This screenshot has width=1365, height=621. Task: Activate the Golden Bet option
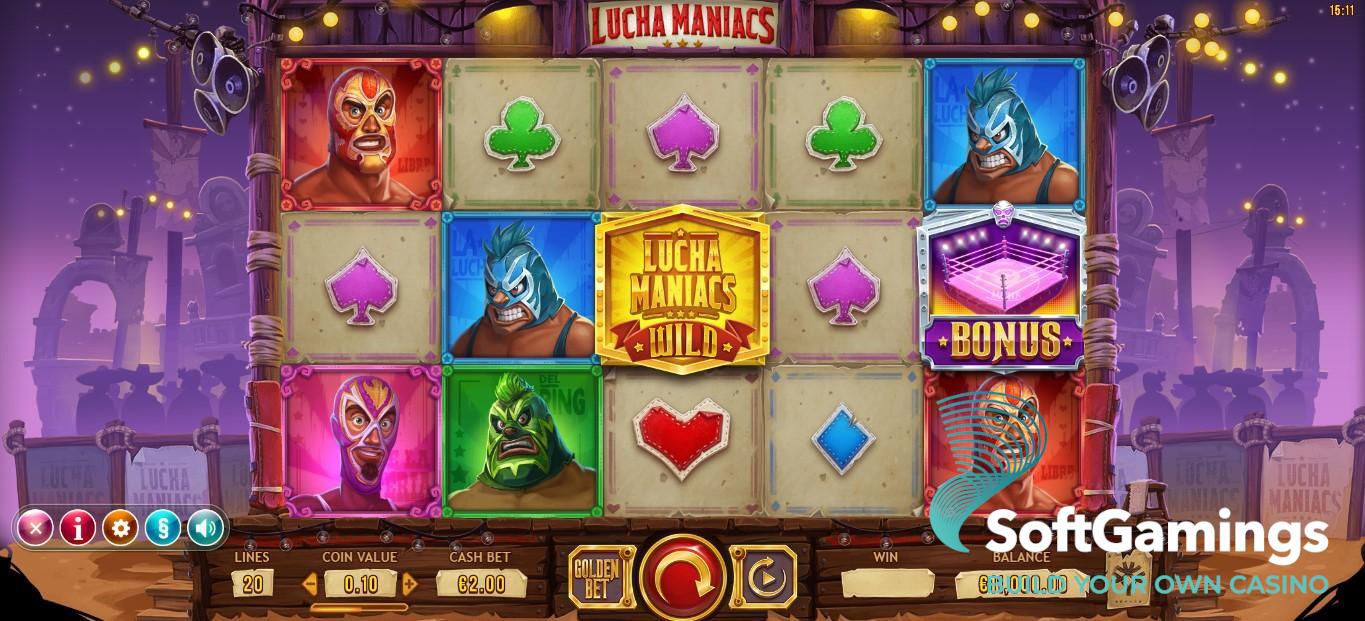pos(601,577)
